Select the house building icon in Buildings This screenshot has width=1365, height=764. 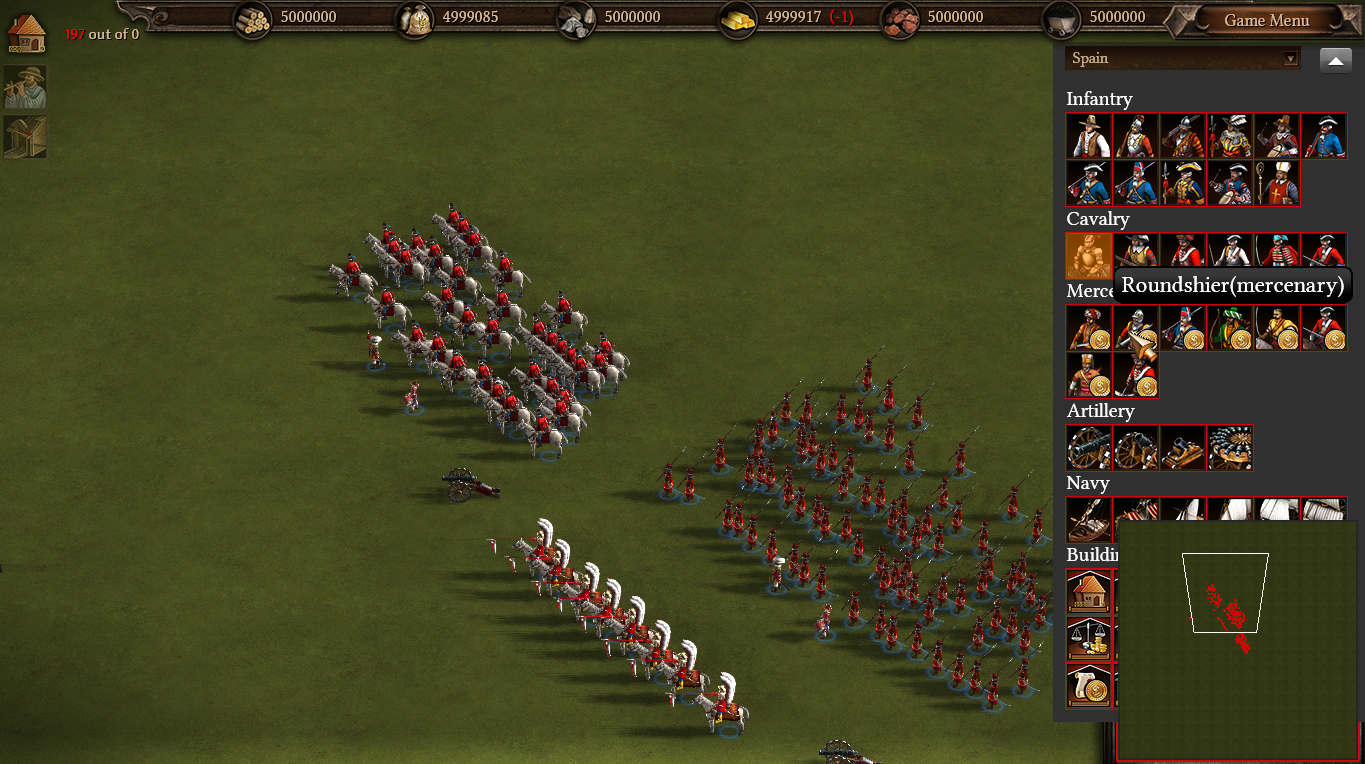pos(1089,592)
